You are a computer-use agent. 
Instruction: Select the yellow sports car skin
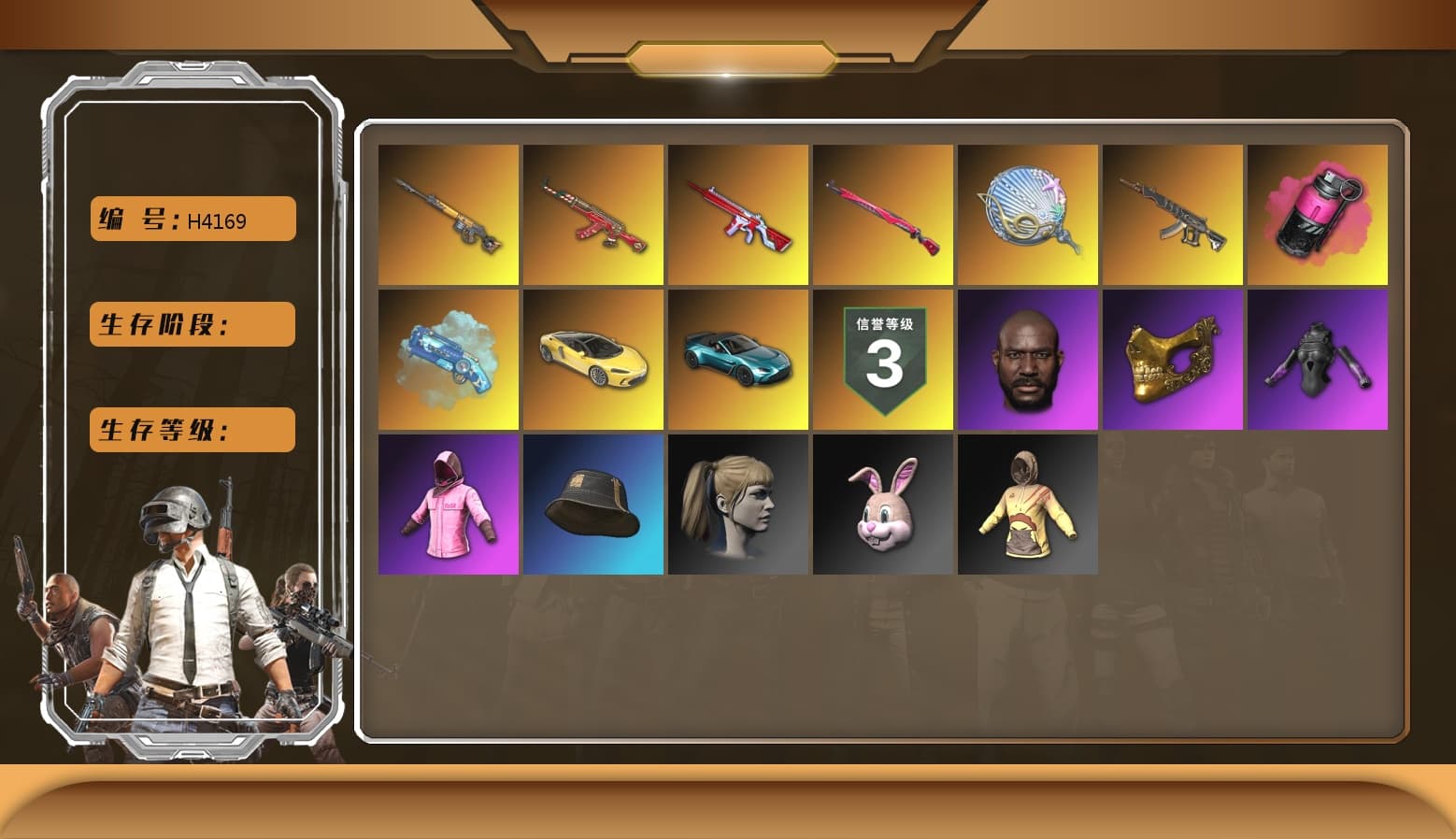(592, 360)
